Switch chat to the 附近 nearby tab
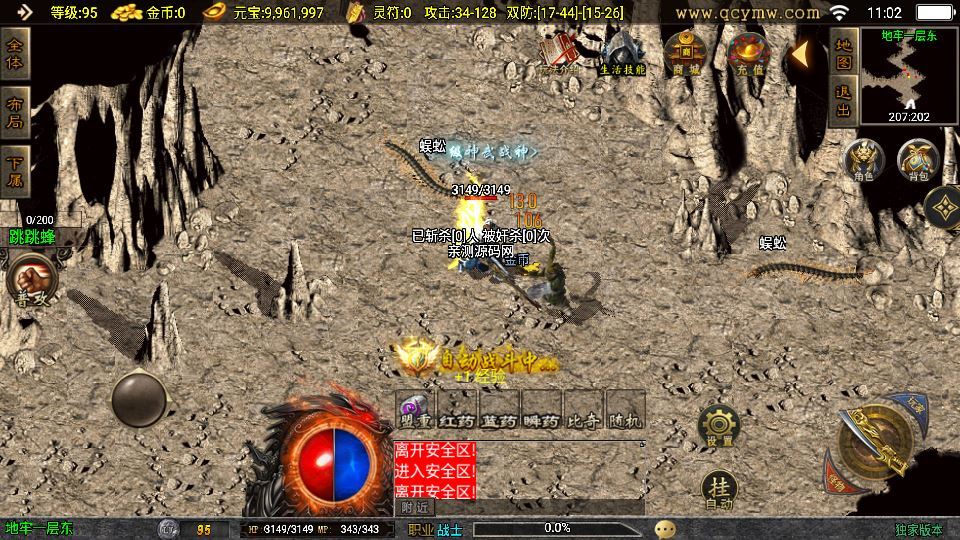Viewport: 960px width, 540px height. 414,507
